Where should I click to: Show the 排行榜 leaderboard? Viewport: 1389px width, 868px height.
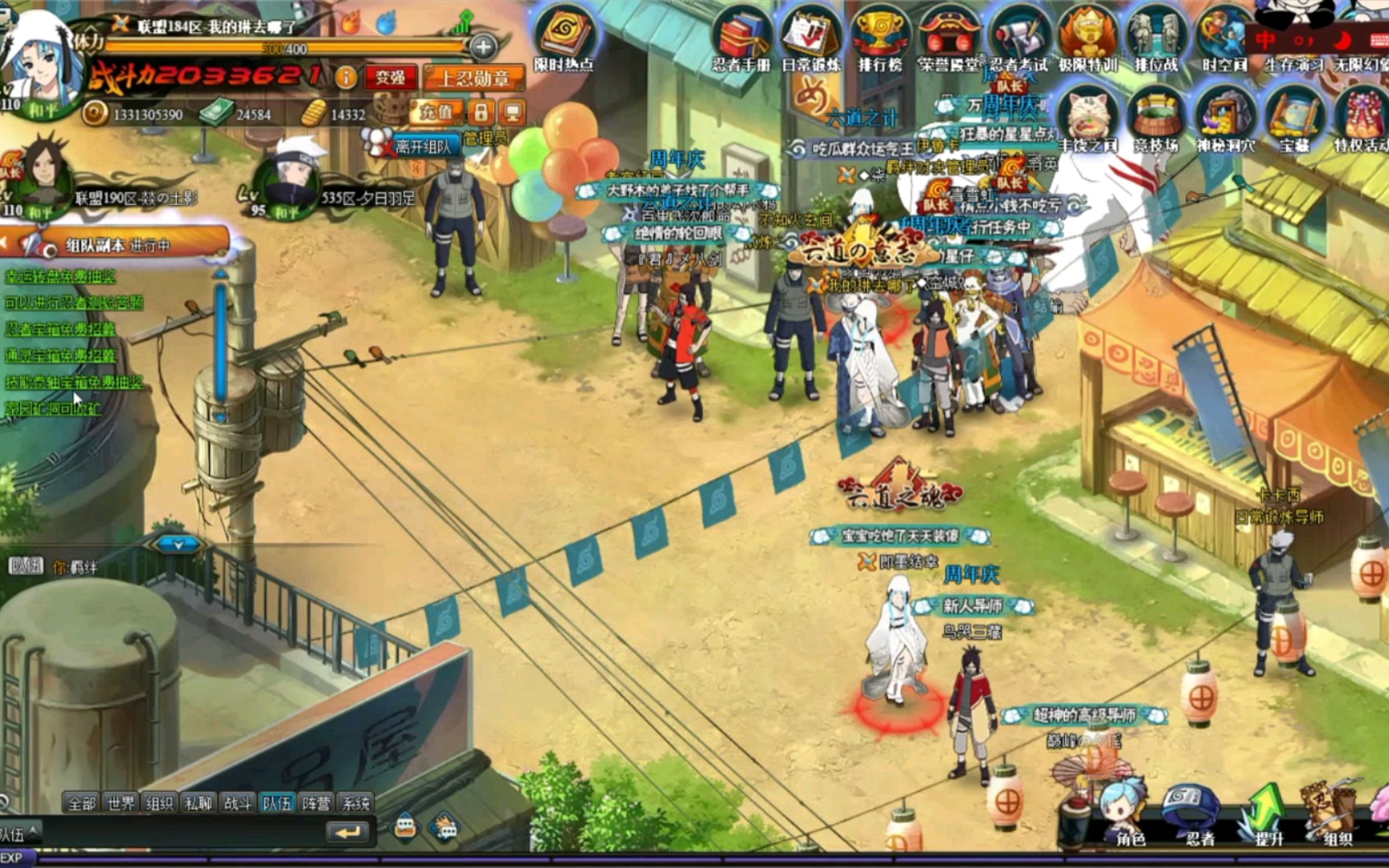879,36
